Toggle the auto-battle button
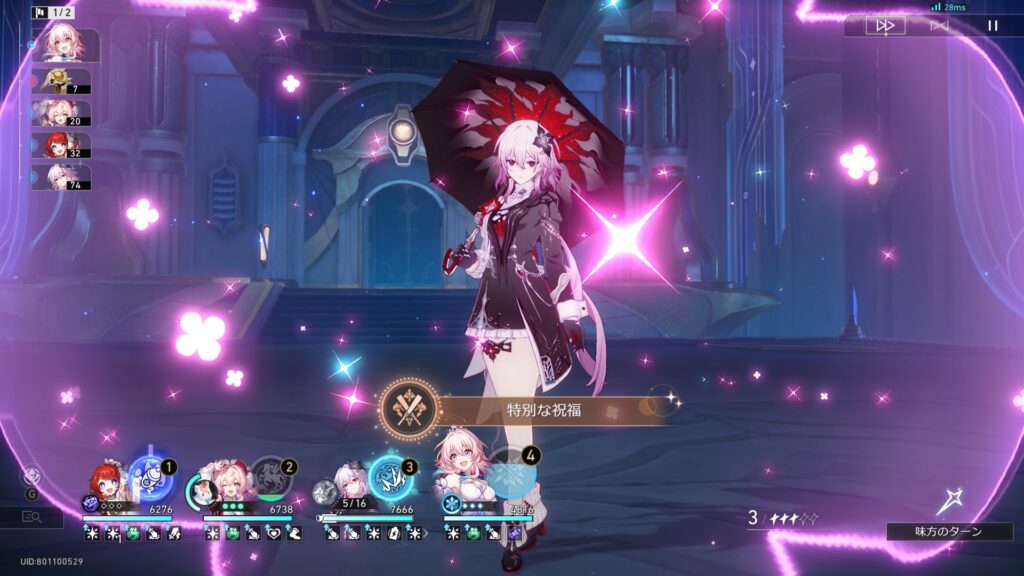 tap(939, 26)
